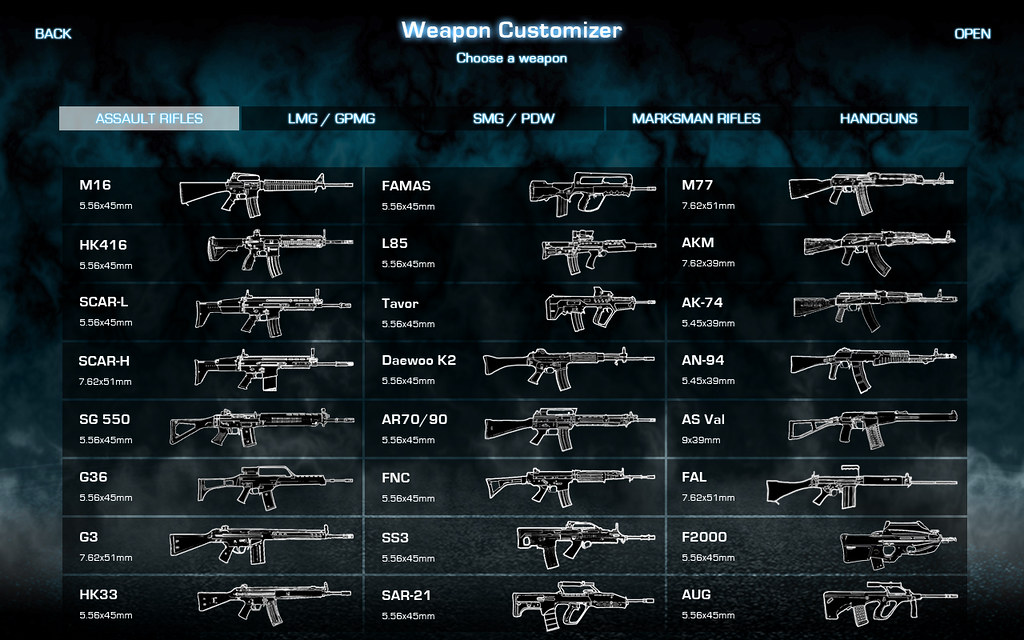The image size is (1024, 640).
Task: Select the FAMAS bullpup rifle
Action: click(515, 194)
